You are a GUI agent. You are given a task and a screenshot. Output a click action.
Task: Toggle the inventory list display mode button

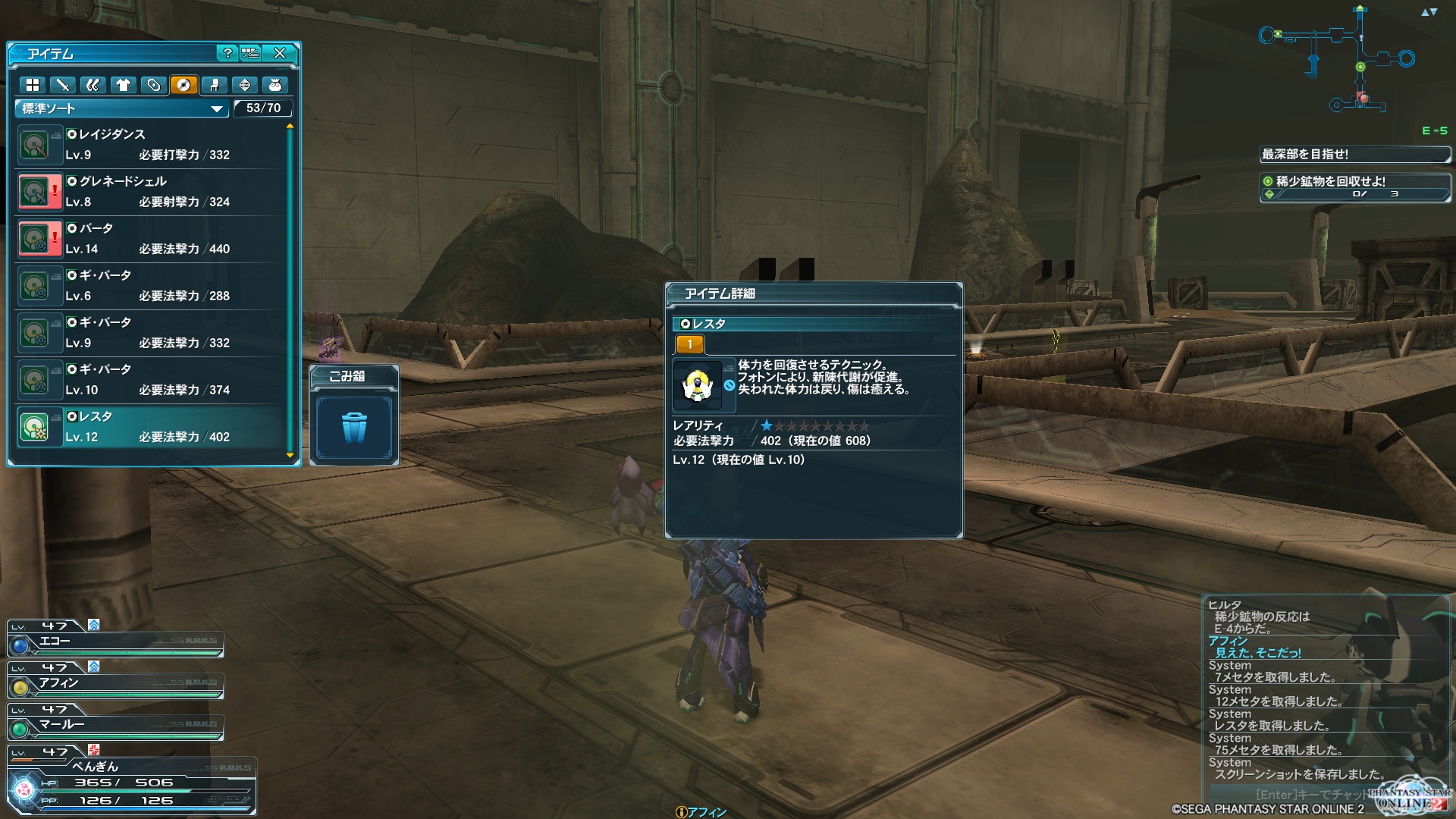point(250,53)
